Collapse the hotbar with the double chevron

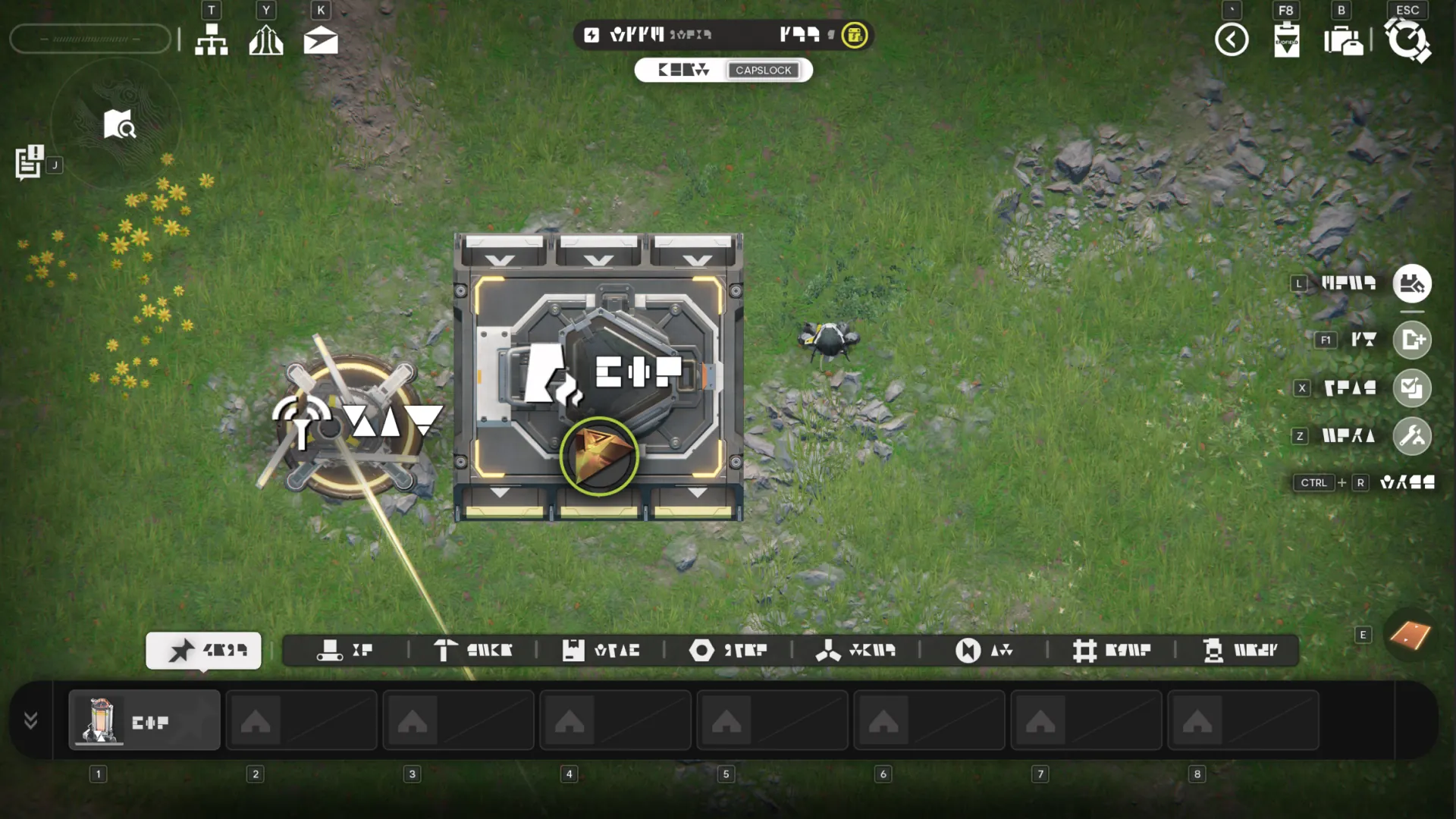(x=31, y=720)
